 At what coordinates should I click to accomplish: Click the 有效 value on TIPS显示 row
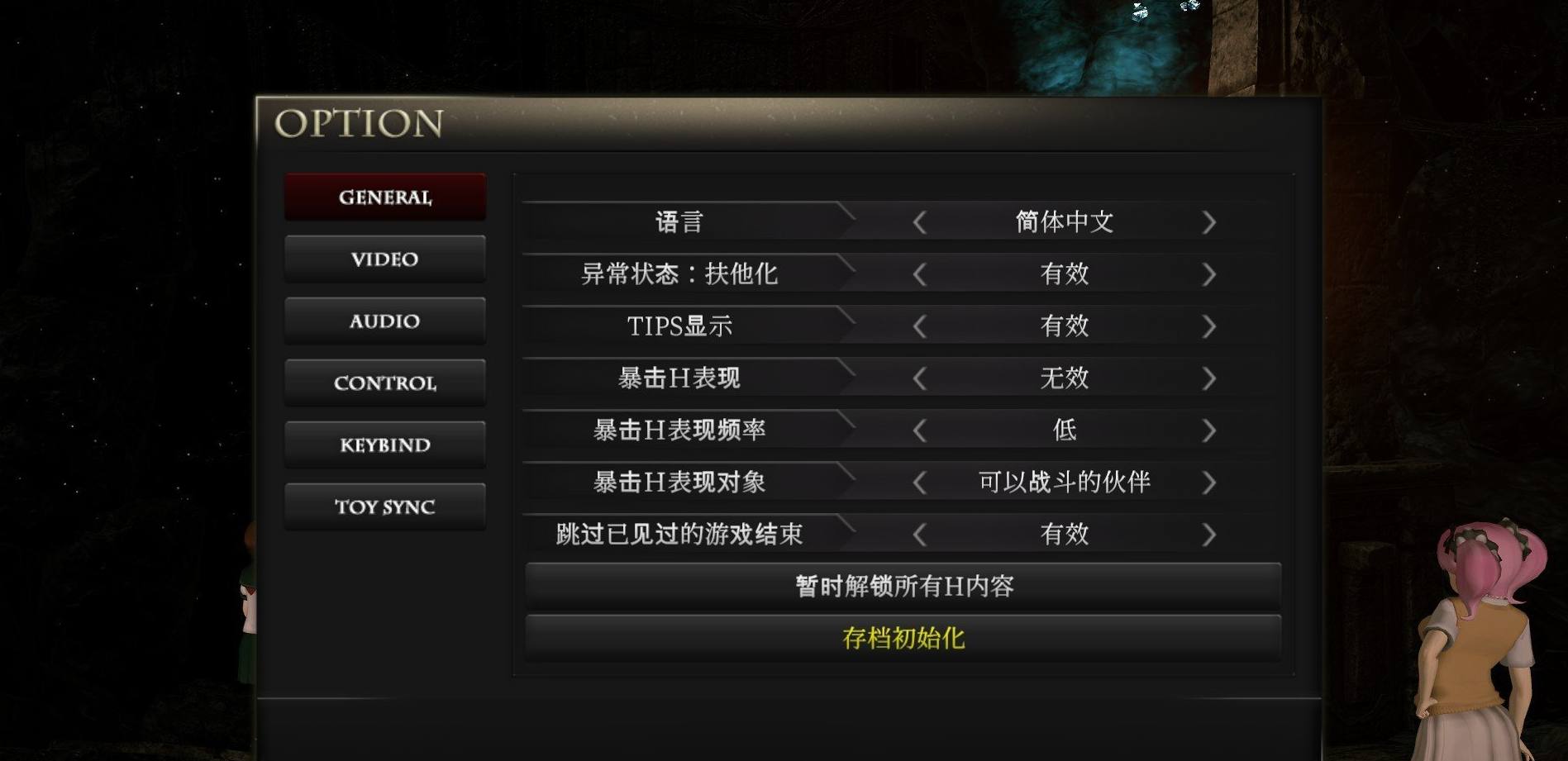click(x=1065, y=326)
